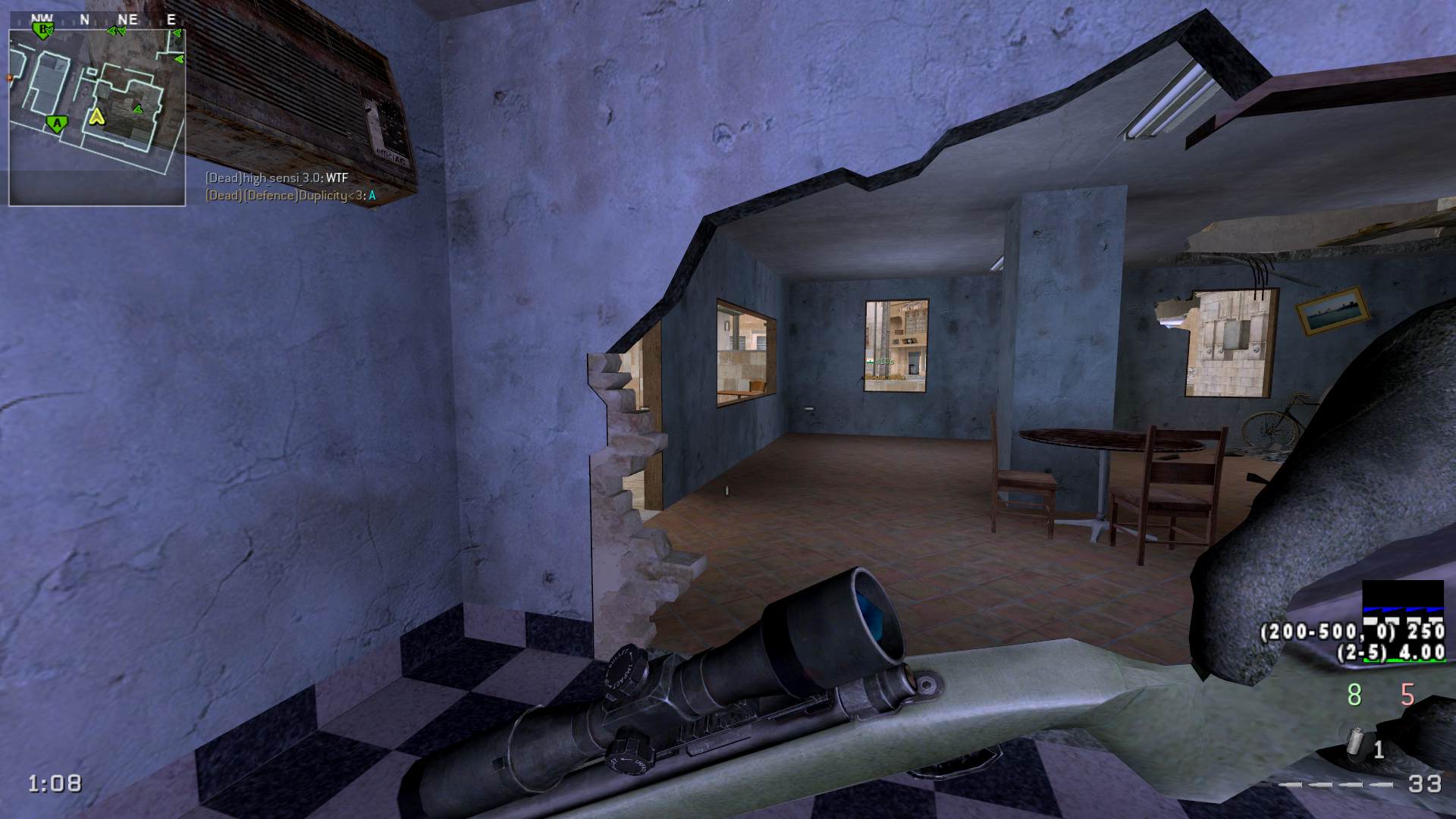This screenshot has height=819, width=1456.
Task: Click the A bombsite marker on minimap
Action: [x=55, y=123]
